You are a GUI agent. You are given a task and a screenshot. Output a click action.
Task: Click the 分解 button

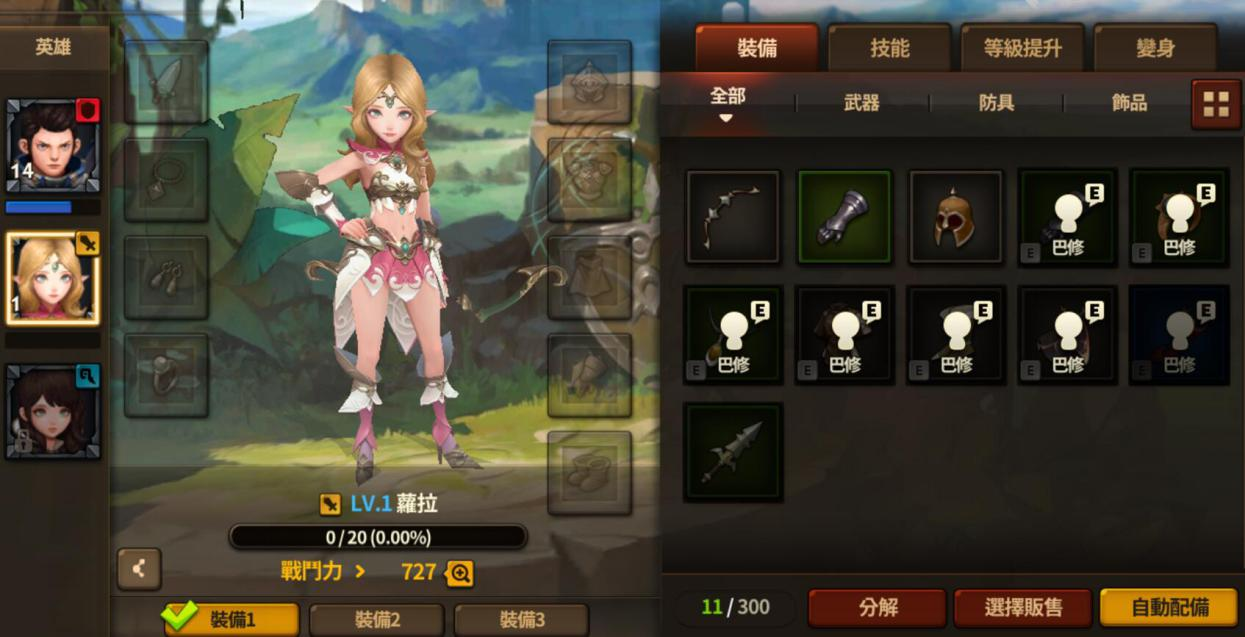[x=877, y=607]
